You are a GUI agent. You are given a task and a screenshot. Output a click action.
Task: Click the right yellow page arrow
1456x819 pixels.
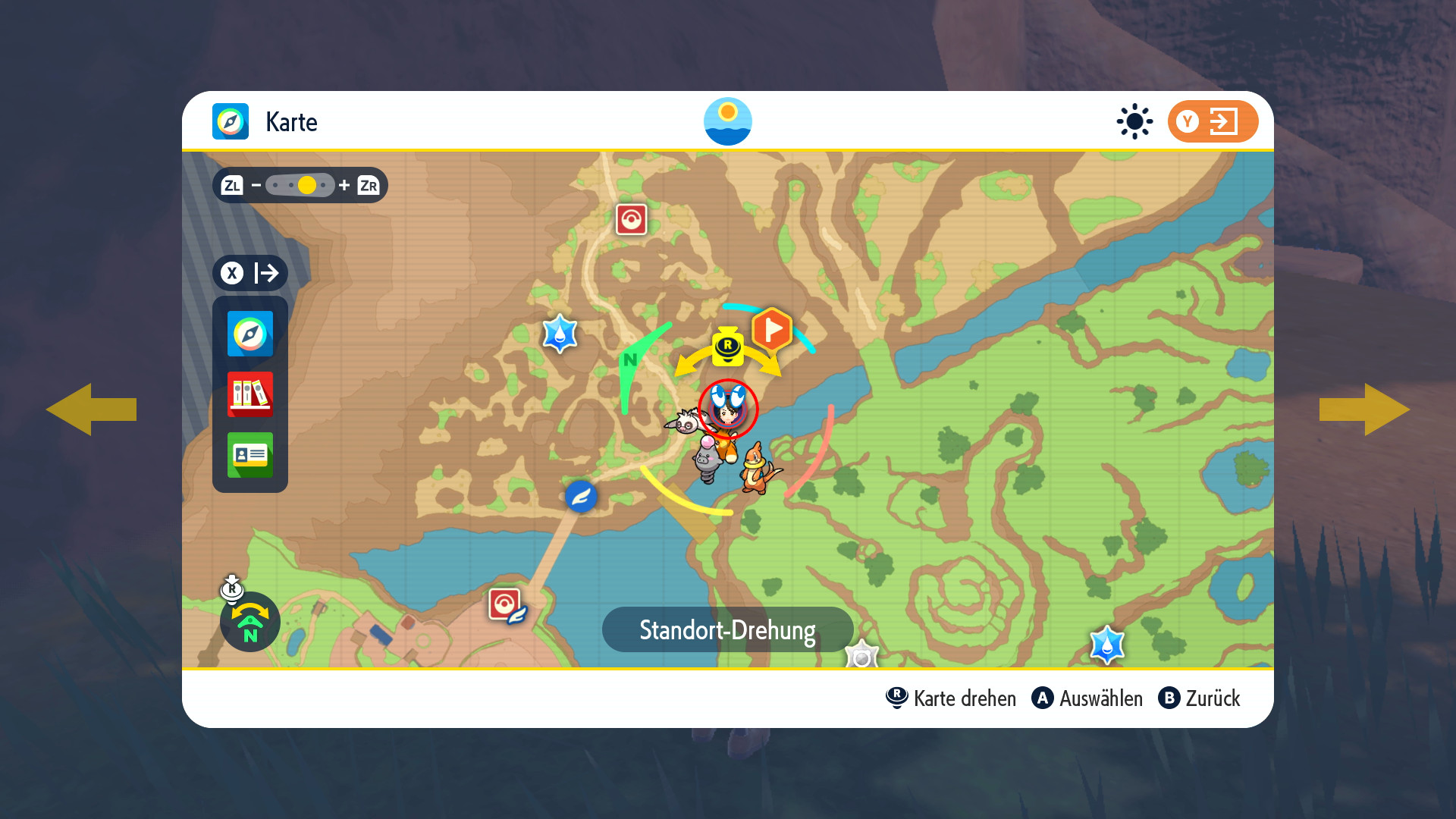tap(1365, 409)
